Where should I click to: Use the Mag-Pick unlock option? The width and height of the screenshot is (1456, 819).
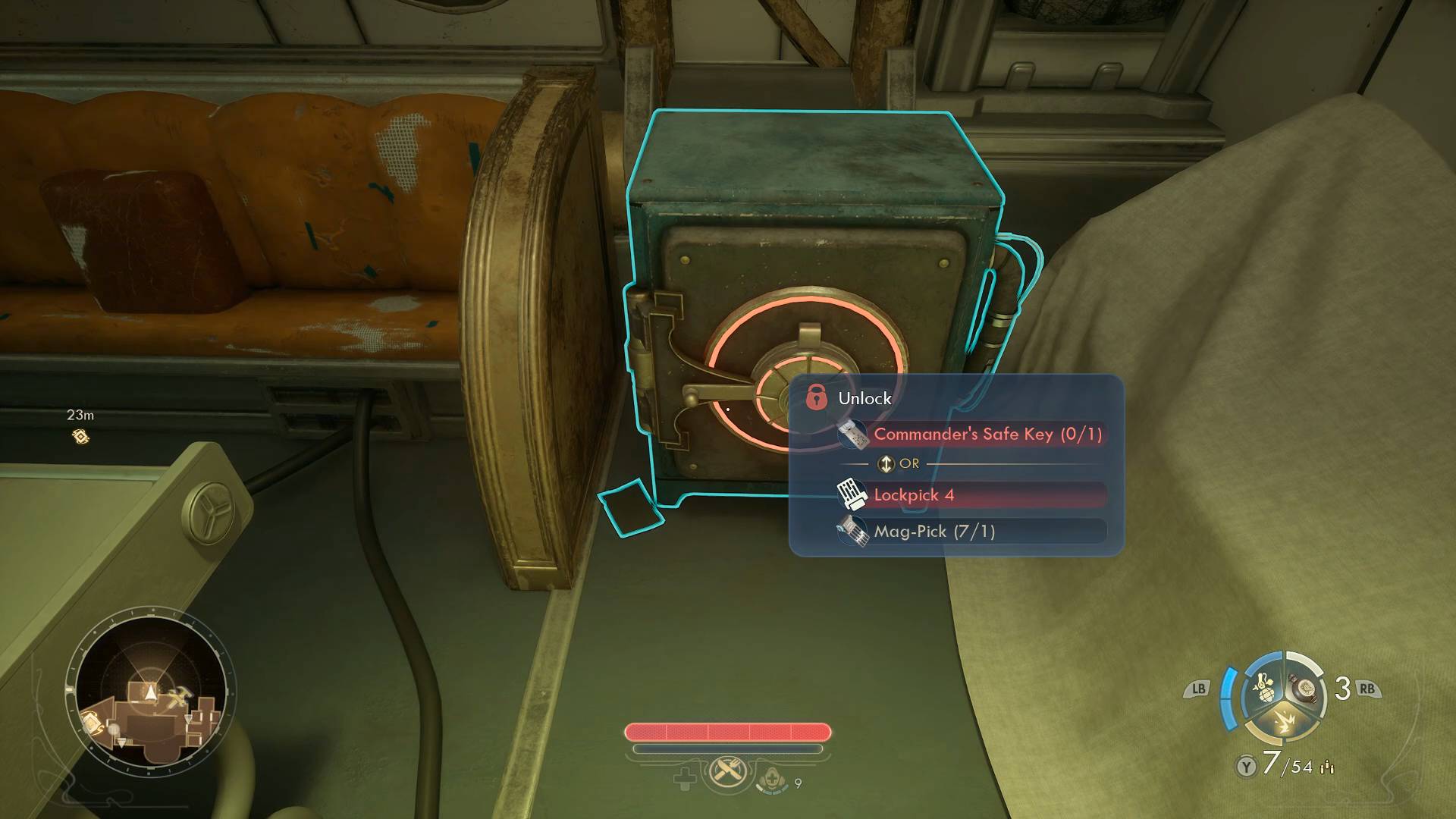pyautogui.click(x=971, y=531)
